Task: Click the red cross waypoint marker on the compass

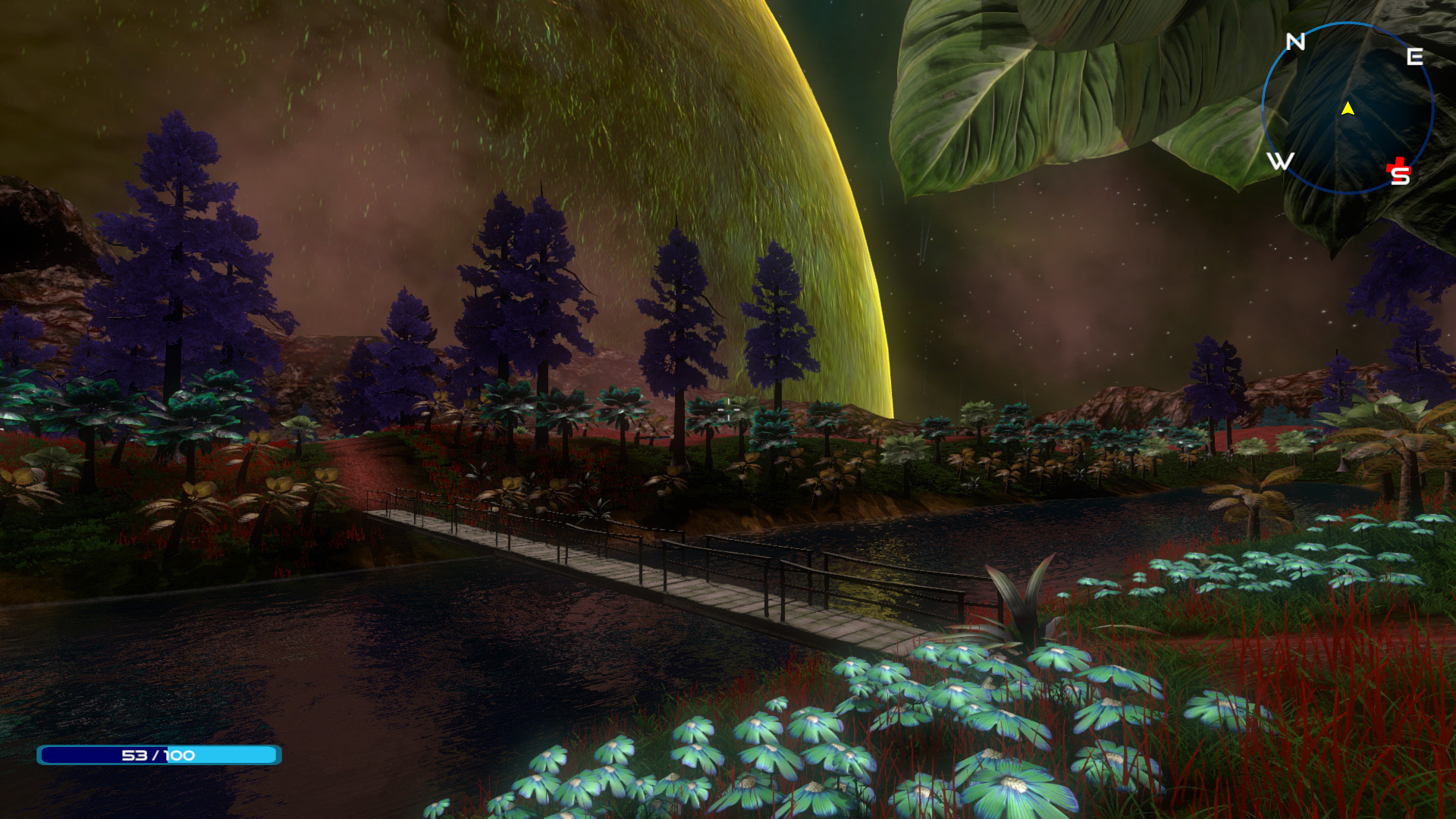Action: click(x=1398, y=166)
